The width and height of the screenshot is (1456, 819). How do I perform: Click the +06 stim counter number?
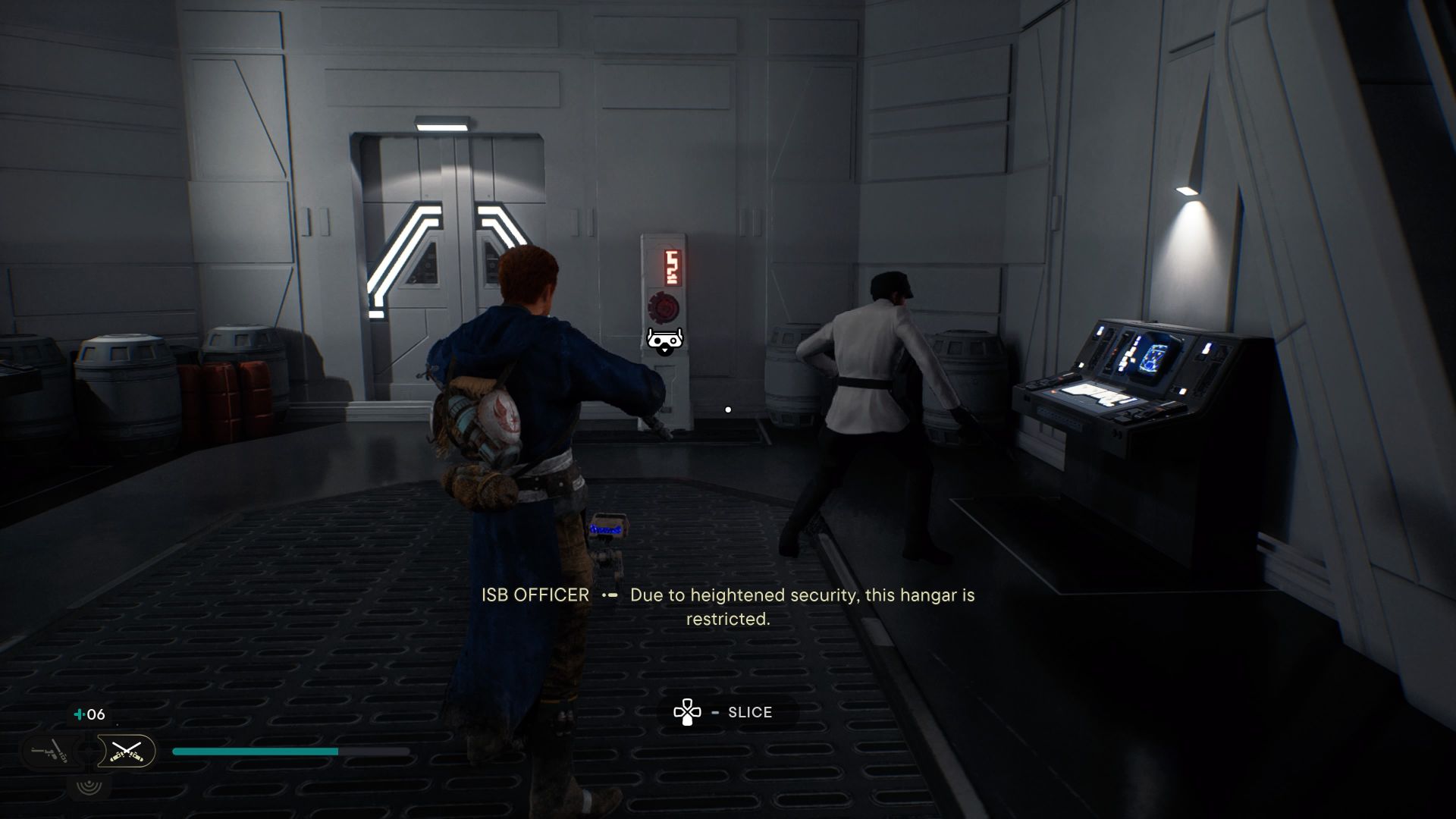pos(95,714)
